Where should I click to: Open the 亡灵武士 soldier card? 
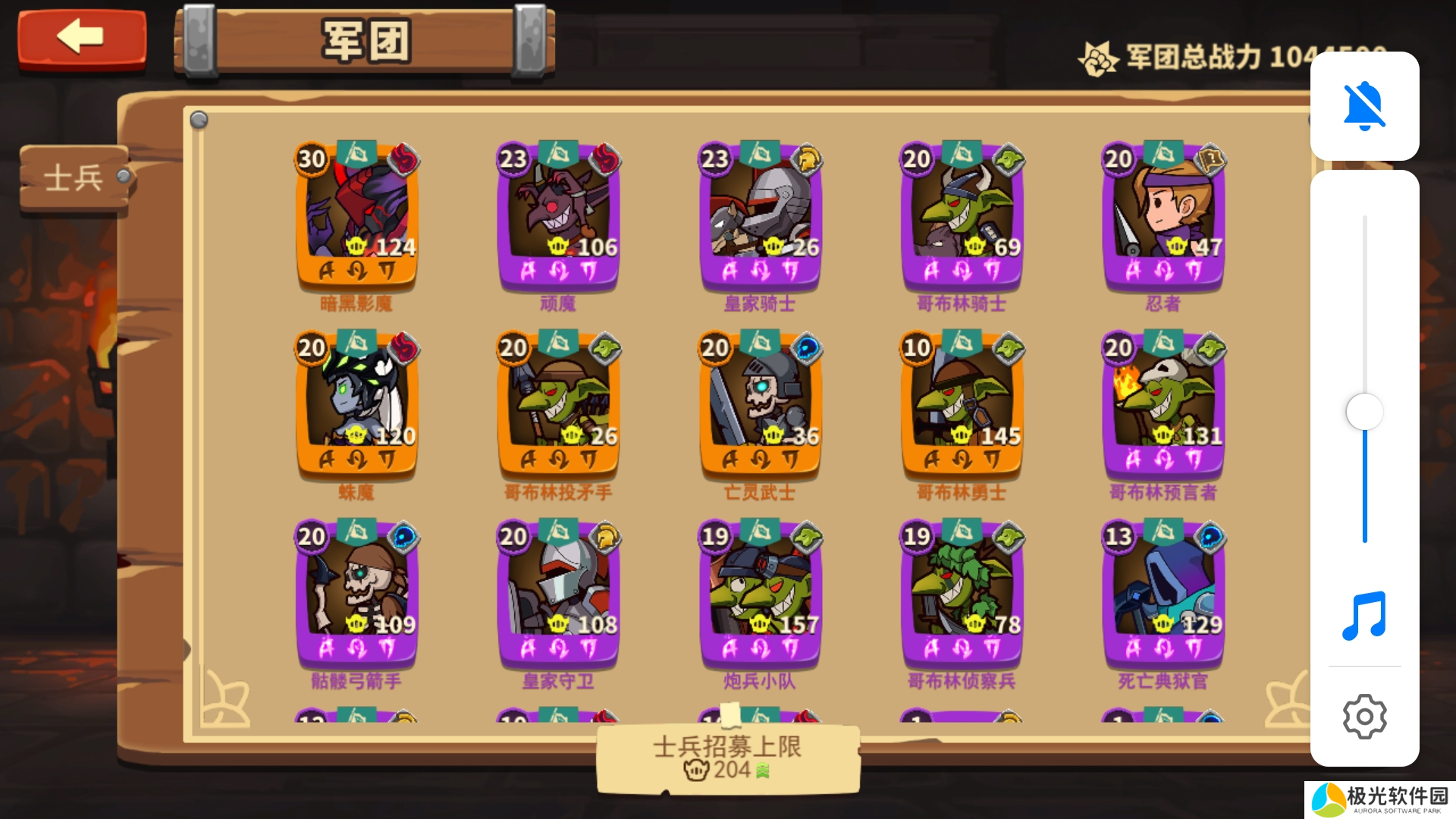(x=760, y=406)
